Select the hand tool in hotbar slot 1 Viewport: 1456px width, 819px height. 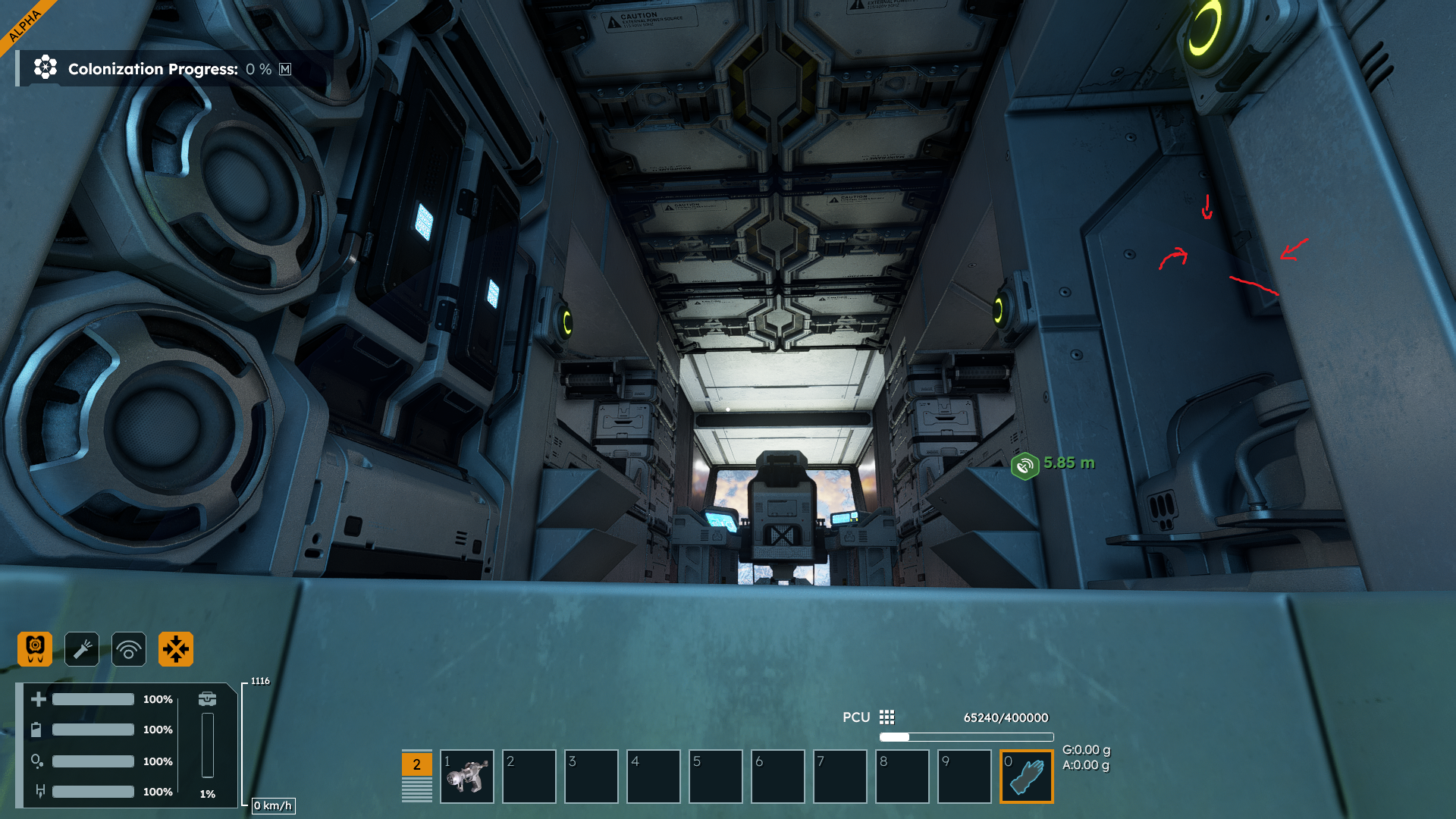tap(466, 777)
